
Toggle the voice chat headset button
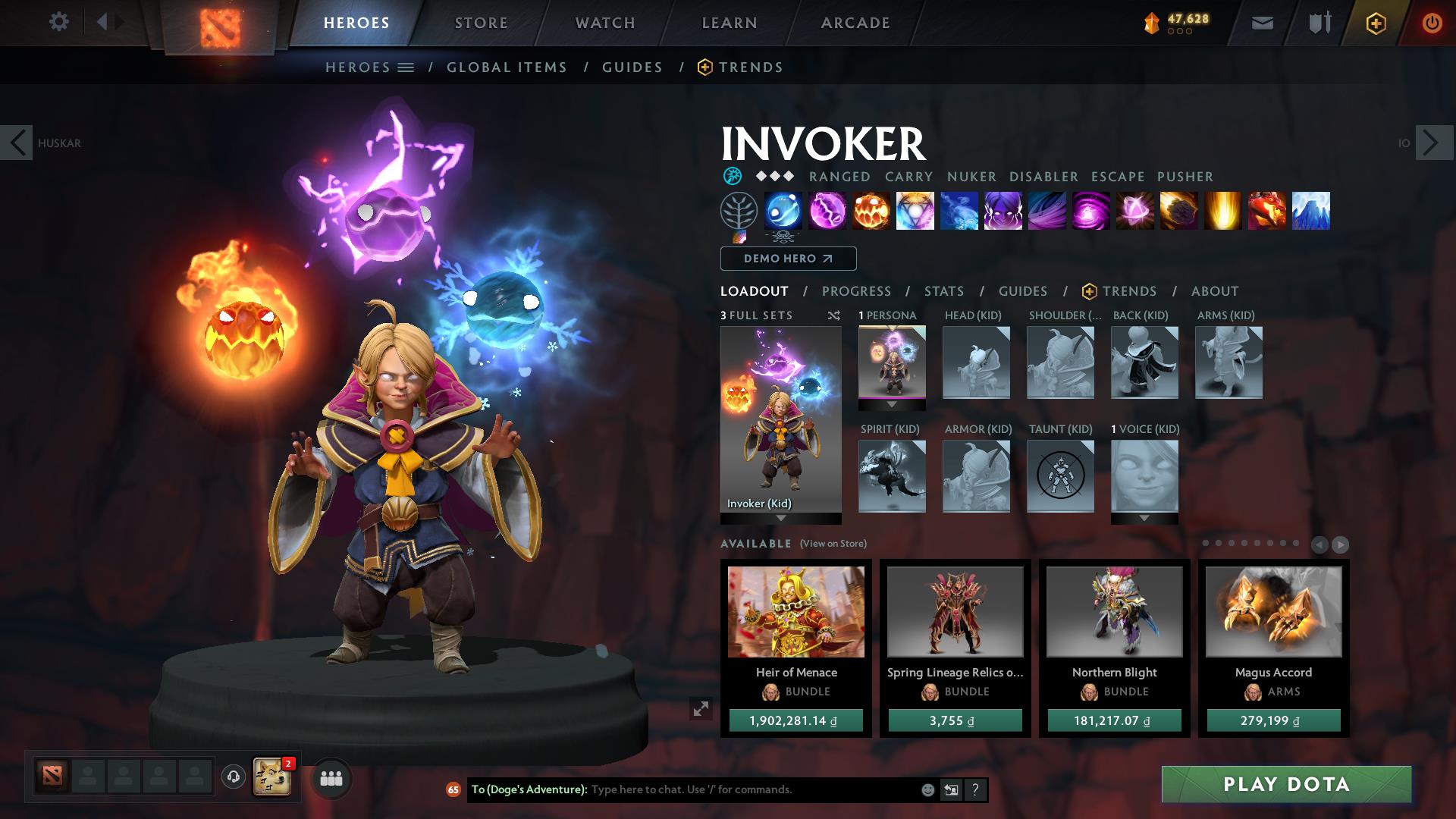[x=233, y=775]
